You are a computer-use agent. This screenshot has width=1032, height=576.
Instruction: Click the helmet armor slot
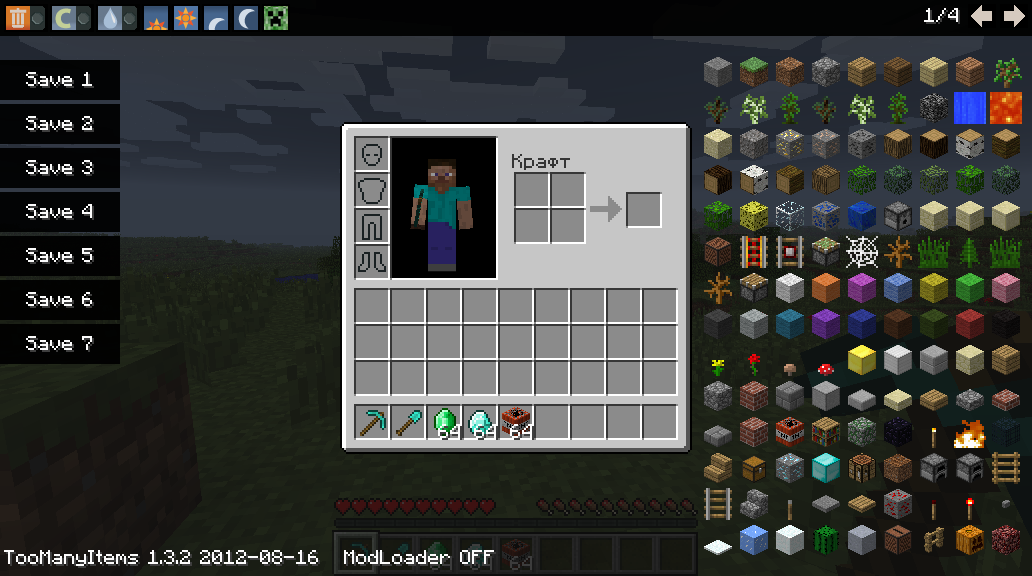[x=372, y=155]
